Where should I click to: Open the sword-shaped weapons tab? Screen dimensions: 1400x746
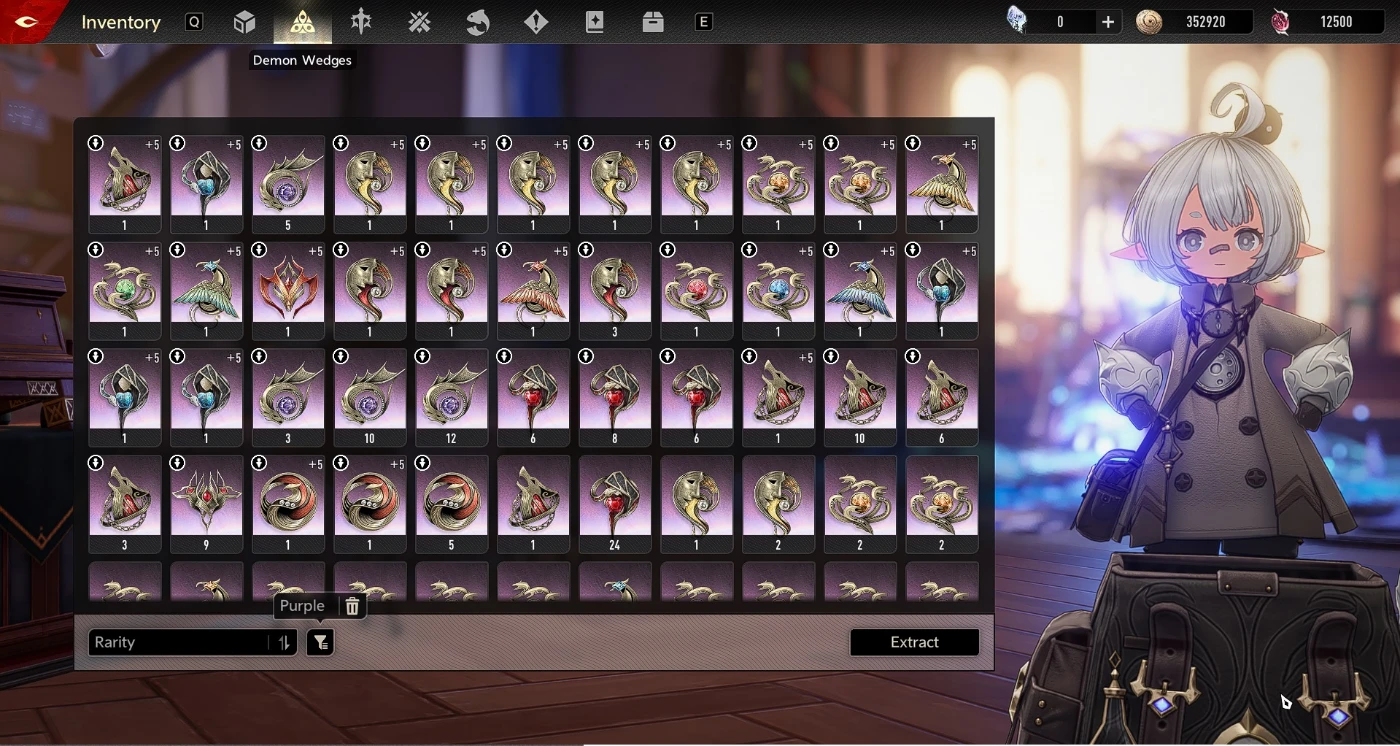[x=361, y=22]
